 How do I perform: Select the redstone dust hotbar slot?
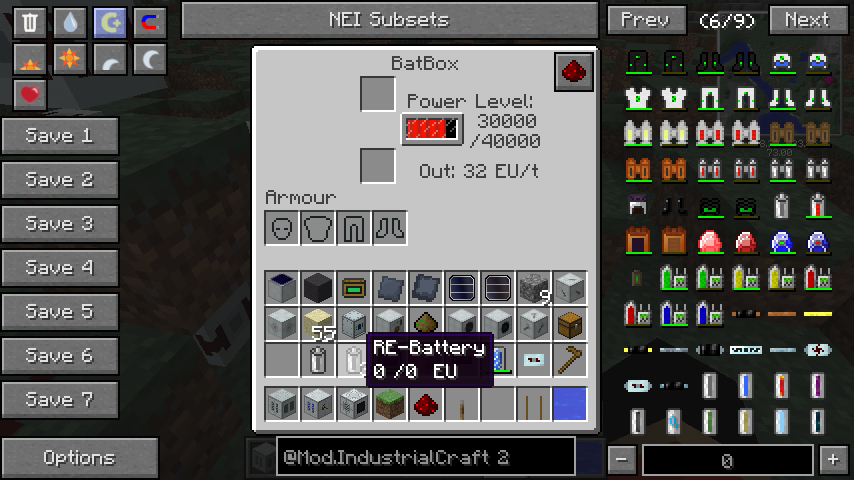coord(424,404)
